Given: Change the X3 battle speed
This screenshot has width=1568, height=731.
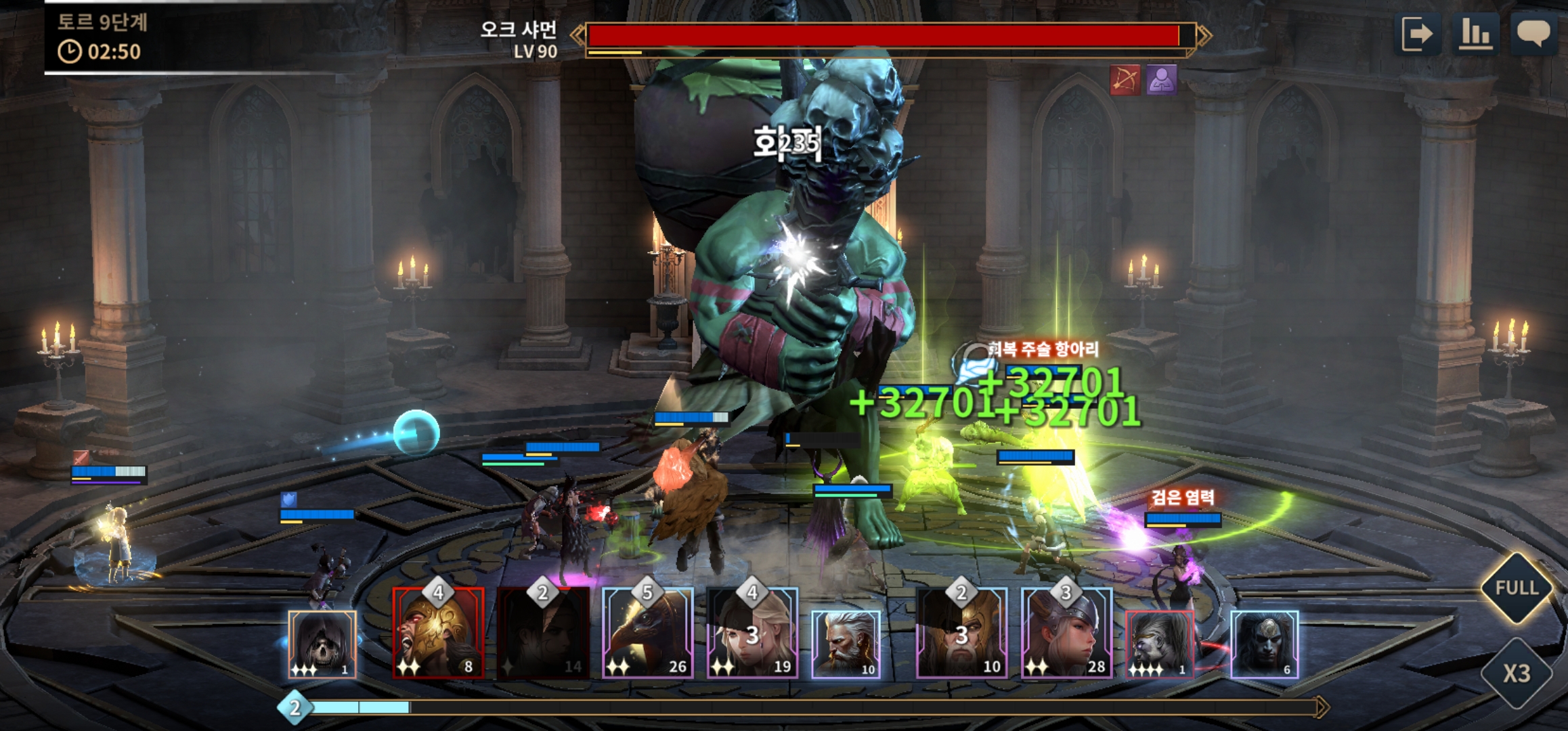Looking at the screenshot, I should coord(1517,673).
